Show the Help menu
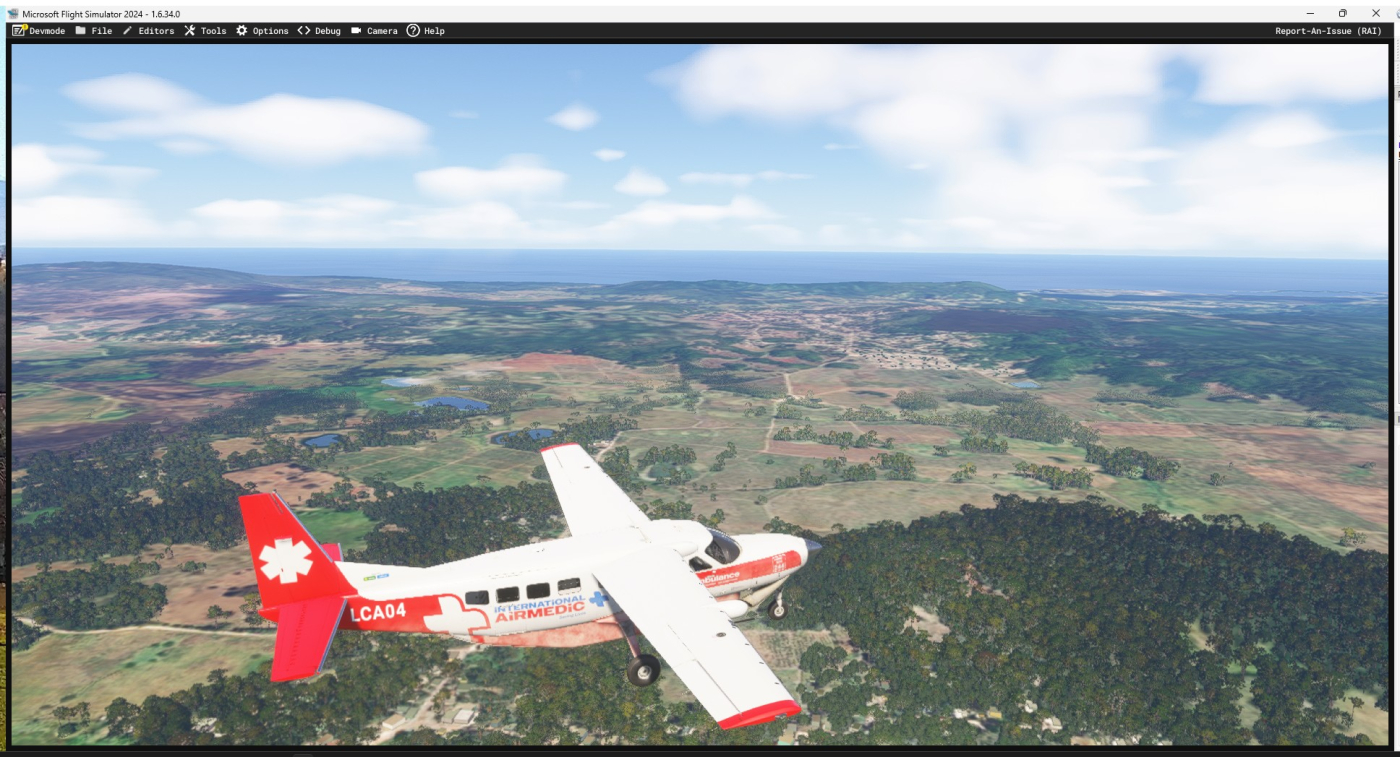The width and height of the screenshot is (1400, 757). click(x=426, y=31)
